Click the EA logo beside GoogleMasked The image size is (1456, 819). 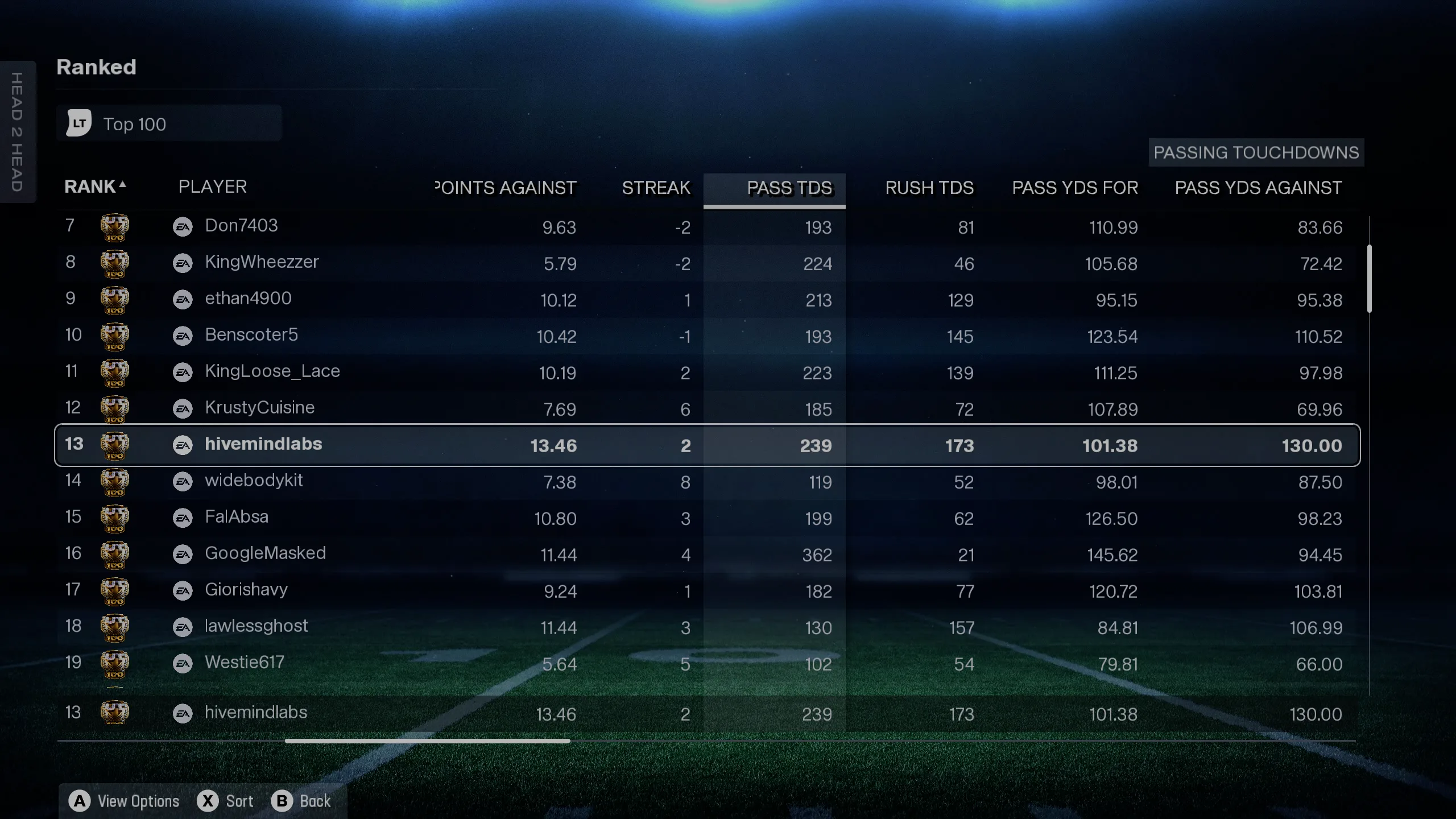(x=183, y=554)
